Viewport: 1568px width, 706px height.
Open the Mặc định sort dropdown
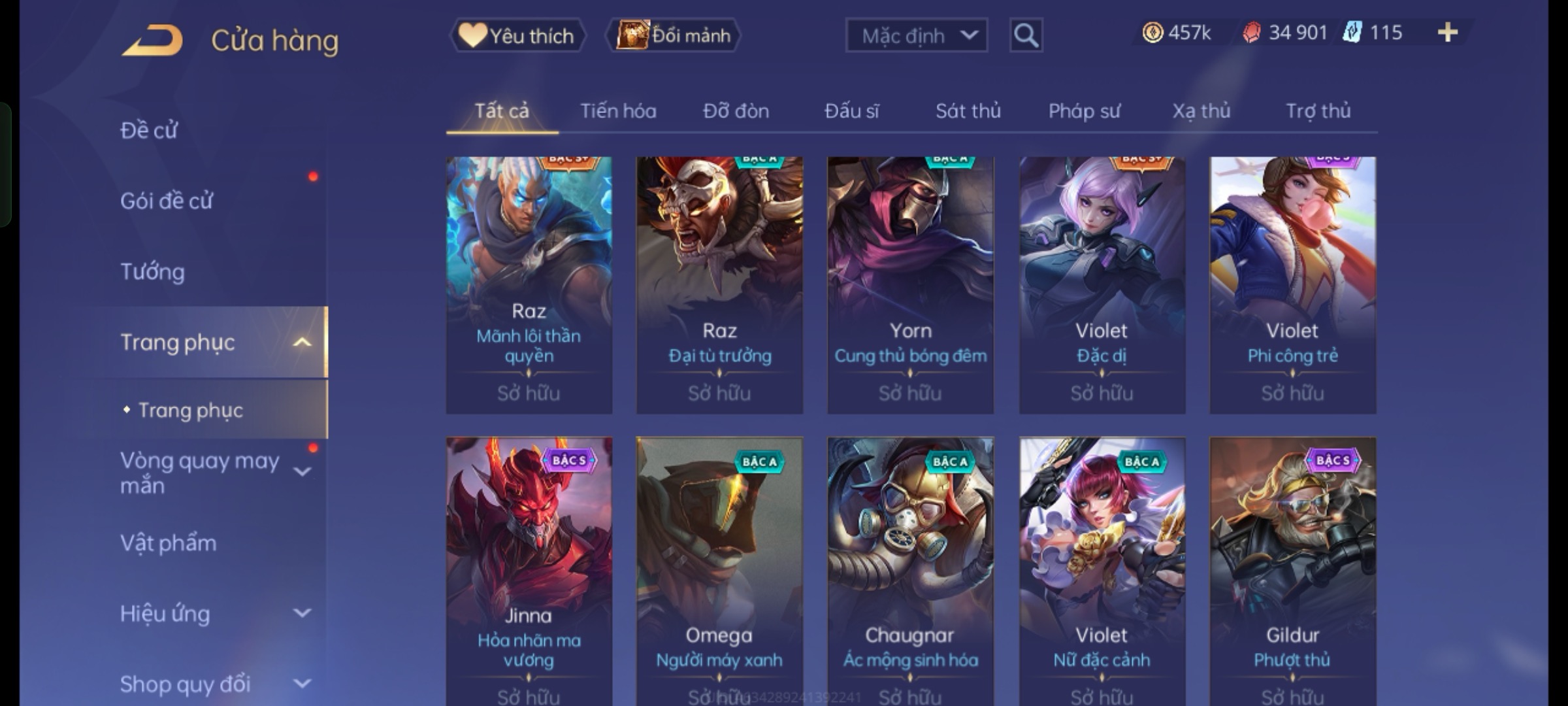916,35
